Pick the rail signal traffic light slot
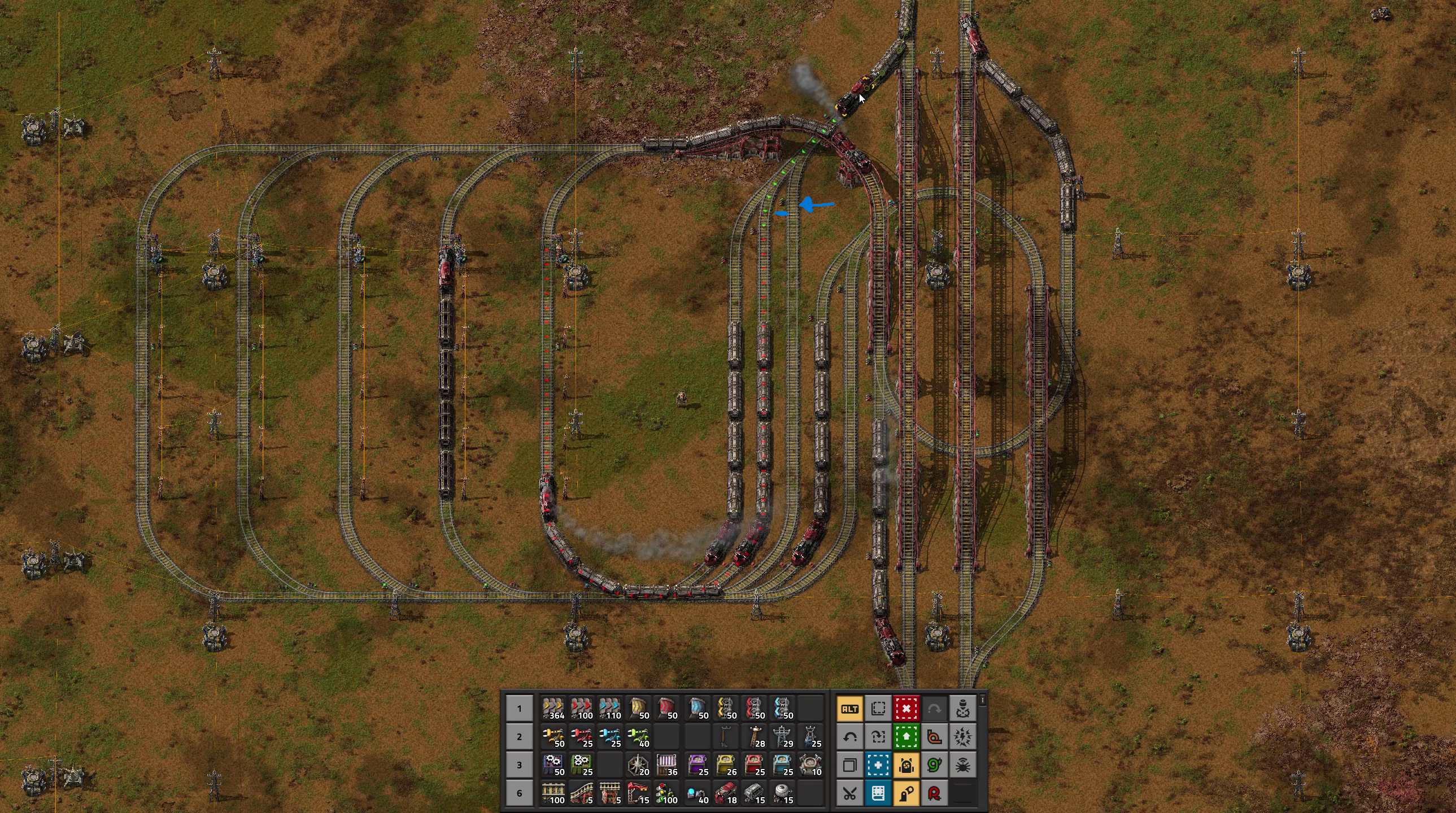1456x813 pixels. click(x=668, y=793)
